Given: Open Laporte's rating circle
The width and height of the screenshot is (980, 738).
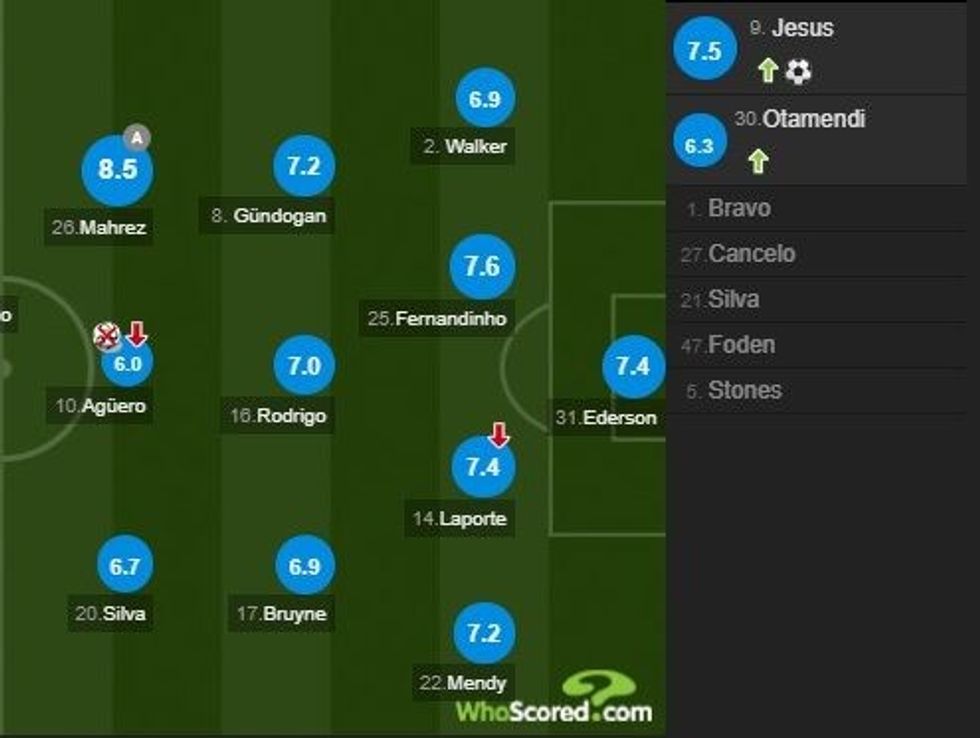Looking at the screenshot, I should click(483, 467).
